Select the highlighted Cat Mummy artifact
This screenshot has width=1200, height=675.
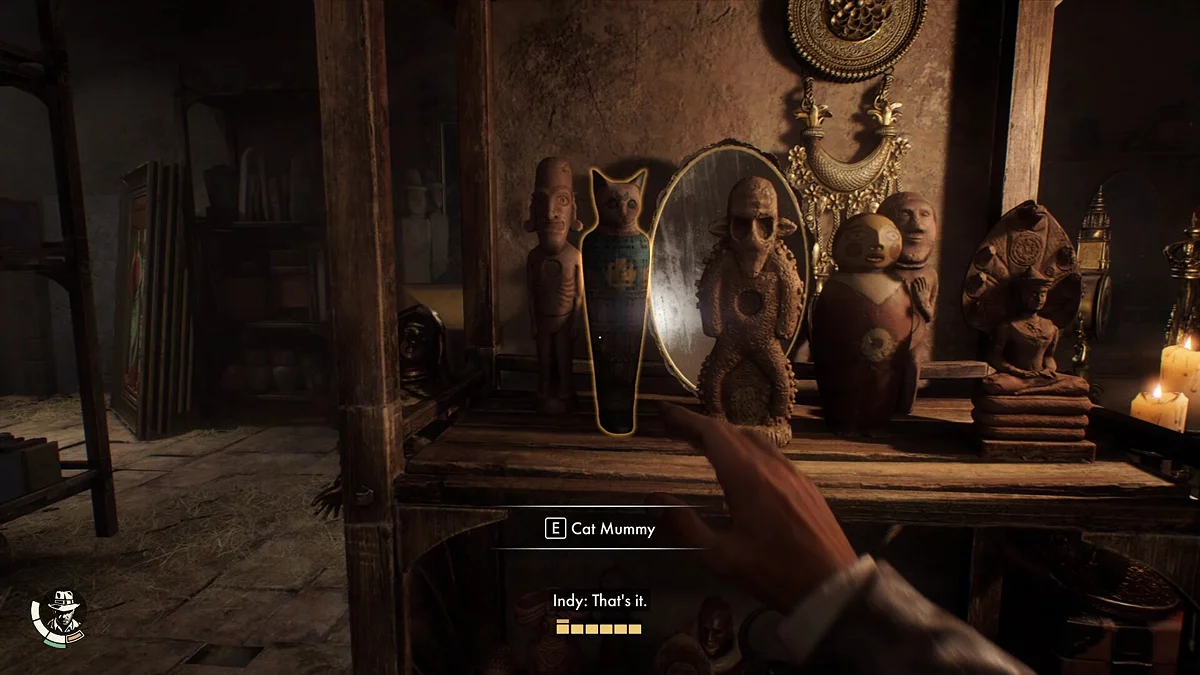point(614,300)
